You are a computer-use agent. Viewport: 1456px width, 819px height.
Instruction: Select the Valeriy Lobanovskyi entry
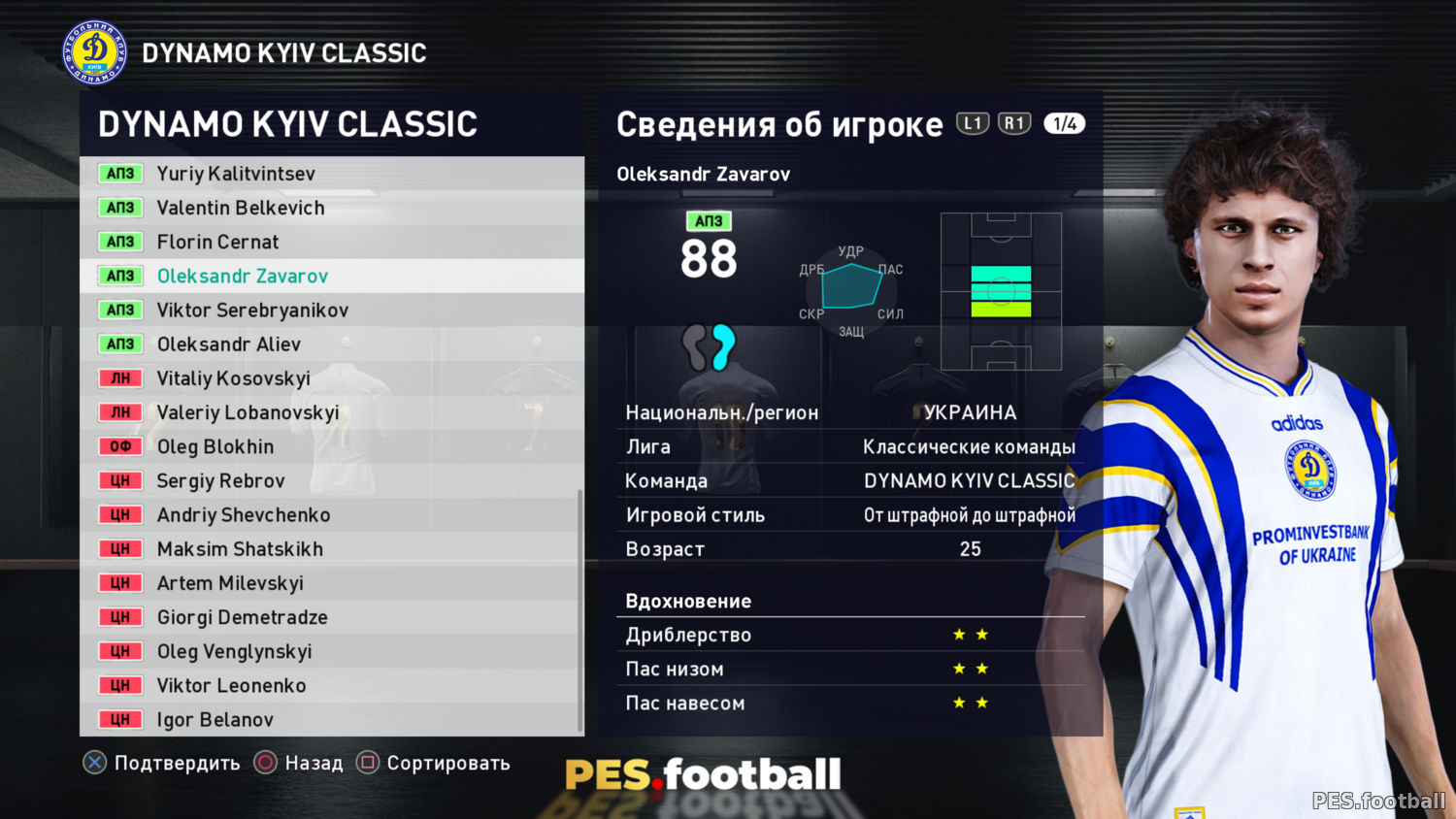point(248,412)
